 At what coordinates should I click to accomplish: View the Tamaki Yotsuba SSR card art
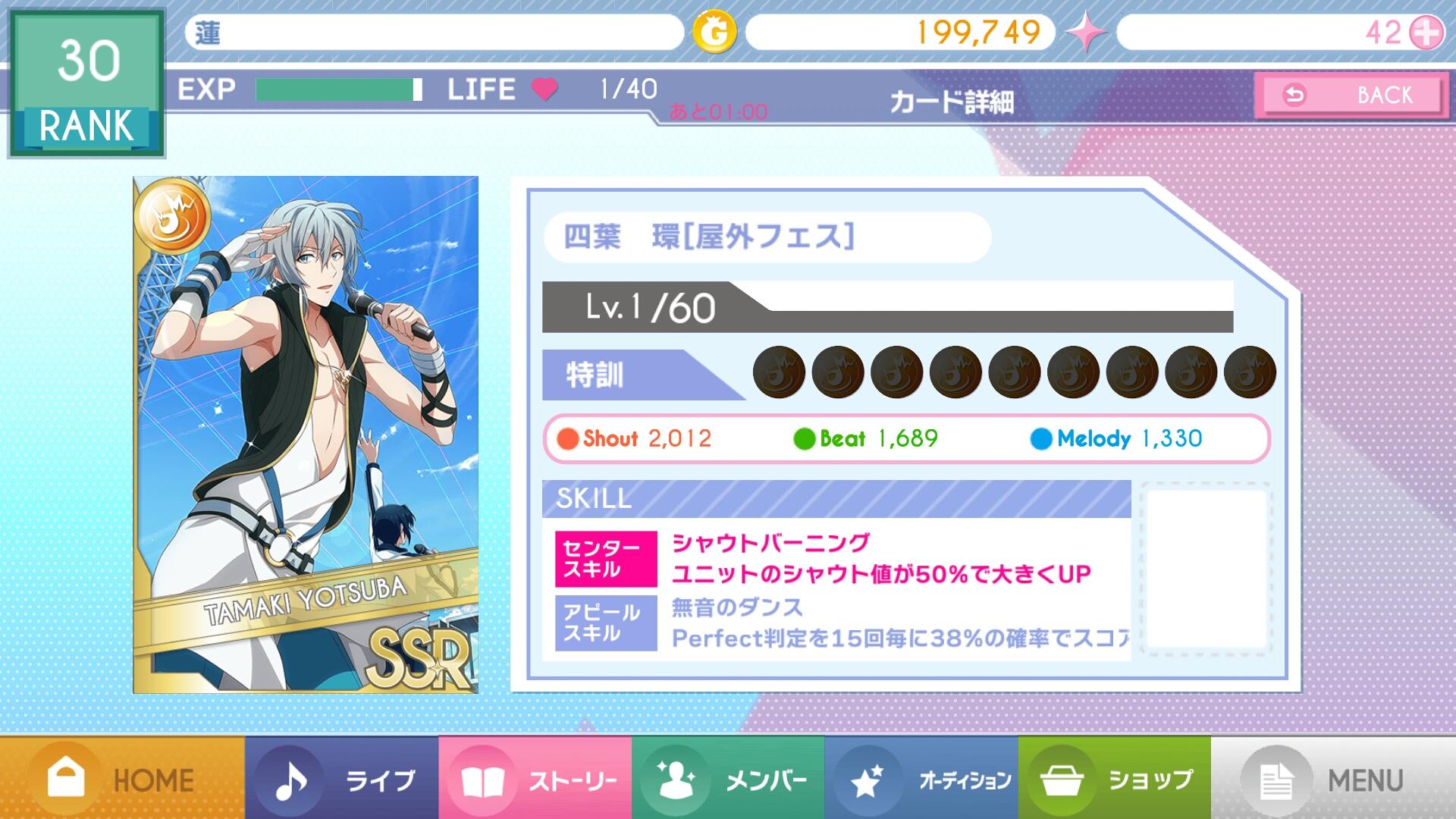point(306,435)
